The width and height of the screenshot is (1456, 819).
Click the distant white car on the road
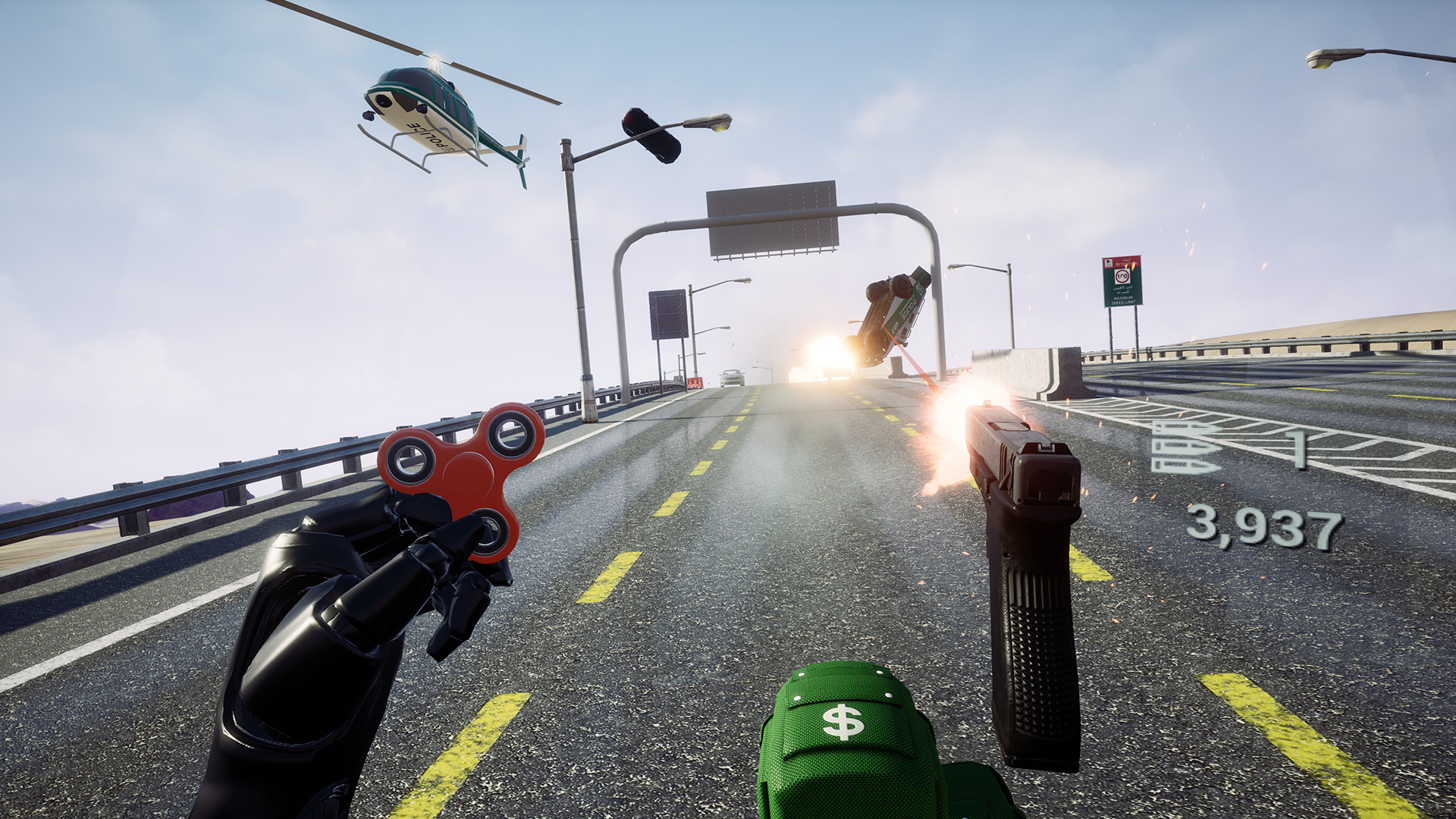point(732,378)
